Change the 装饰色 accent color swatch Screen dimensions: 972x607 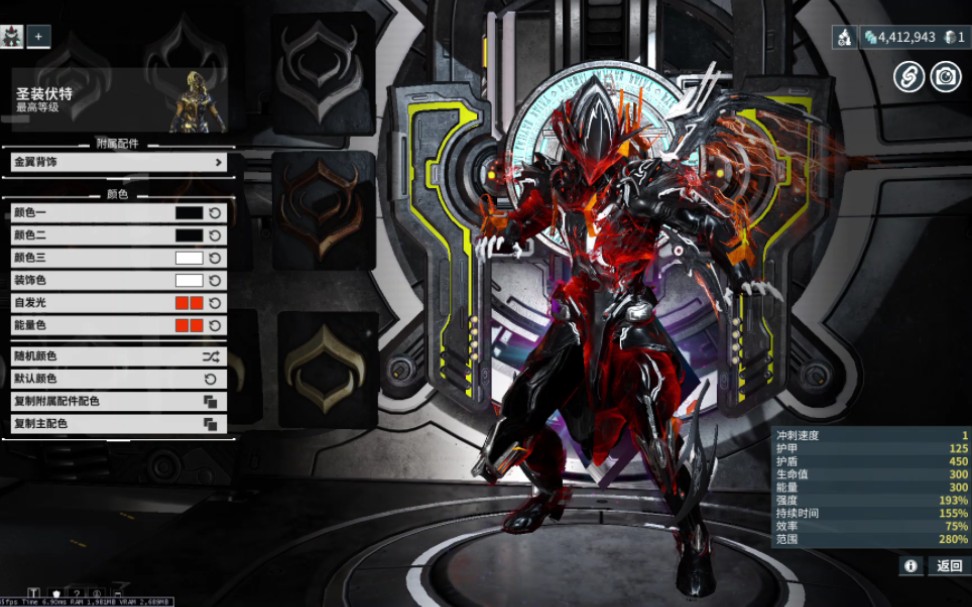pyautogui.click(x=189, y=280)
